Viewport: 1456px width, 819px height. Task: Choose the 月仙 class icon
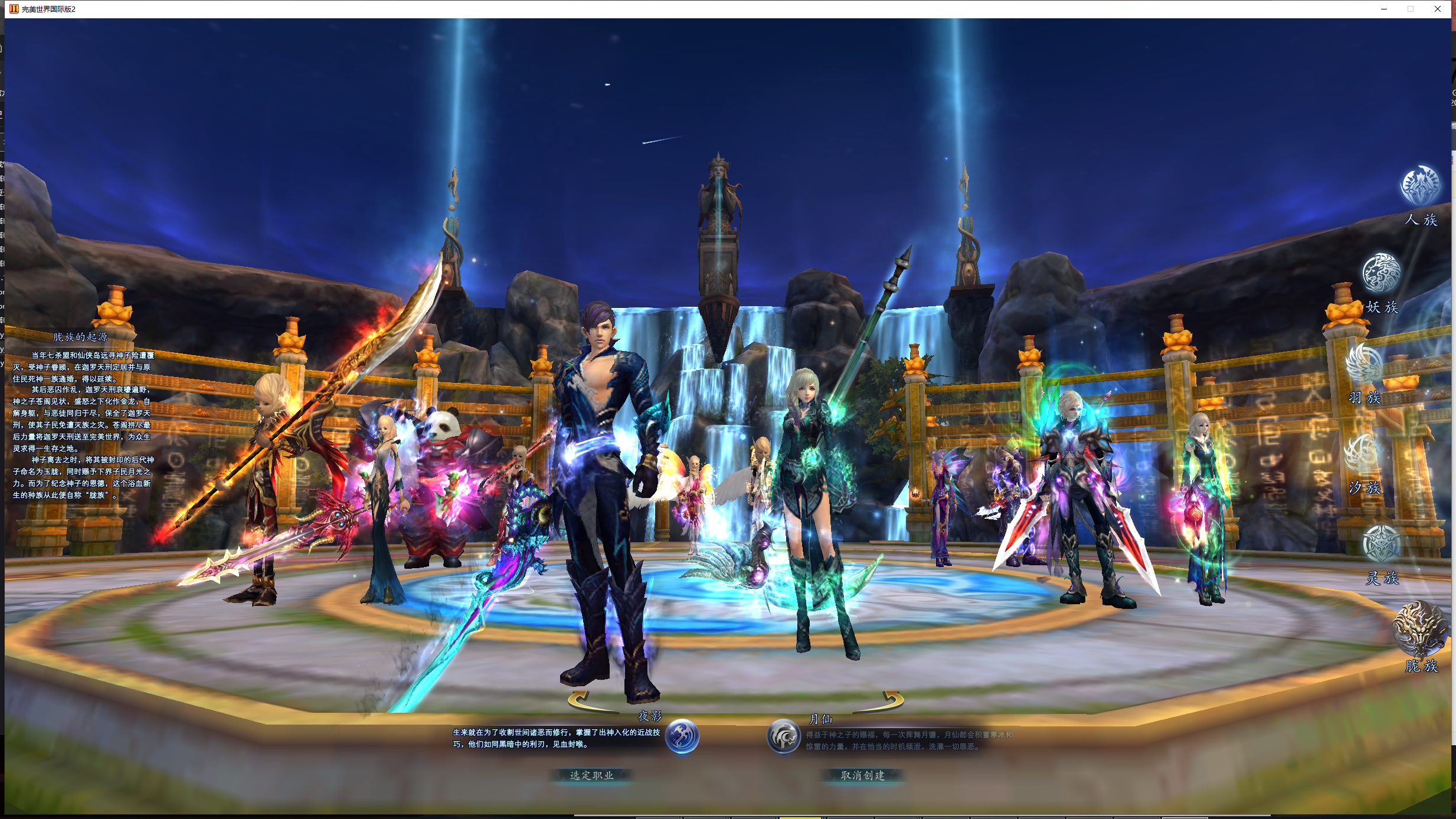click(x=783, y=736)
